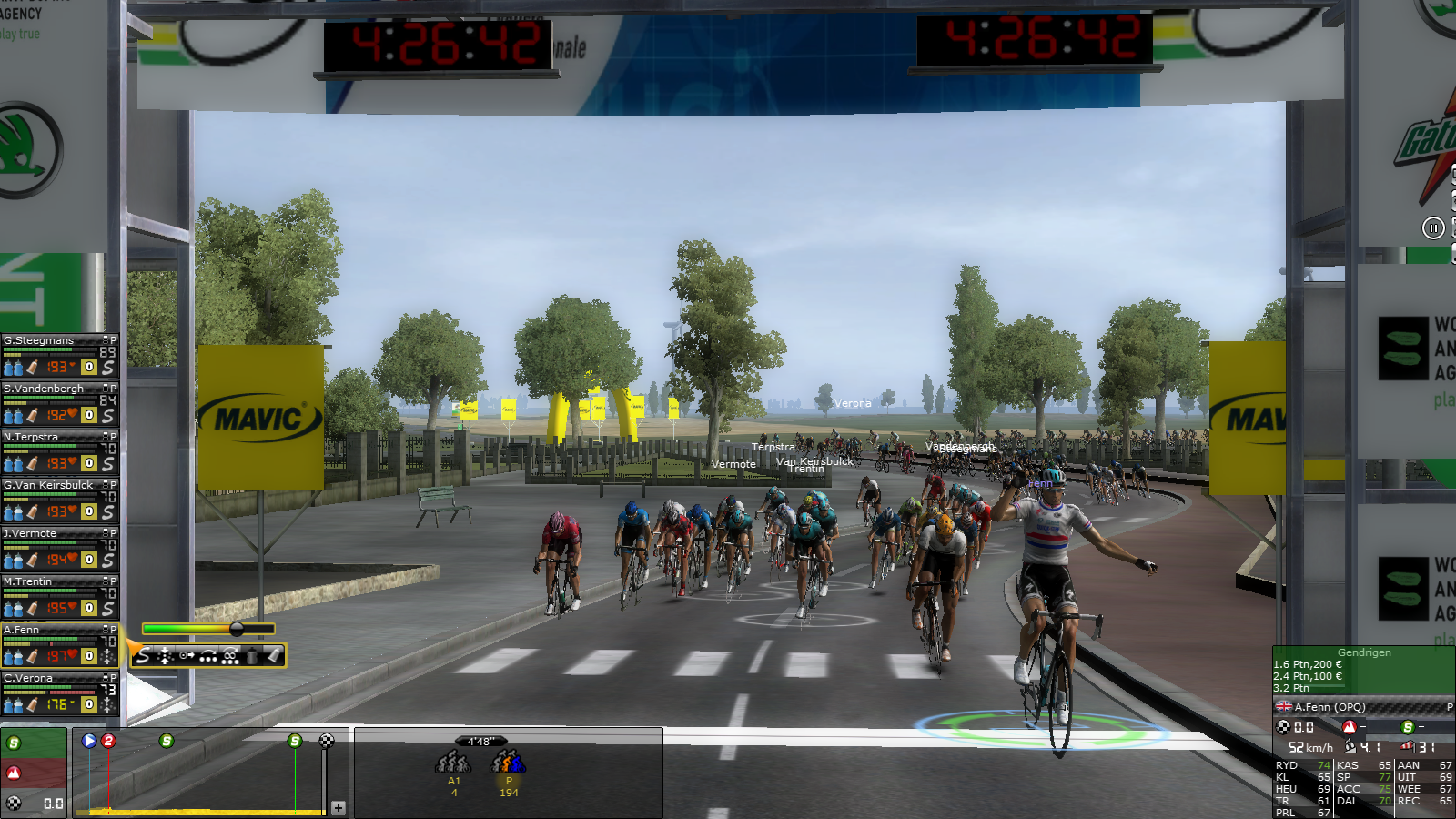Click the red marker 2 on profile
Screen dimensions: 1456x819
(x=108, y=741)
